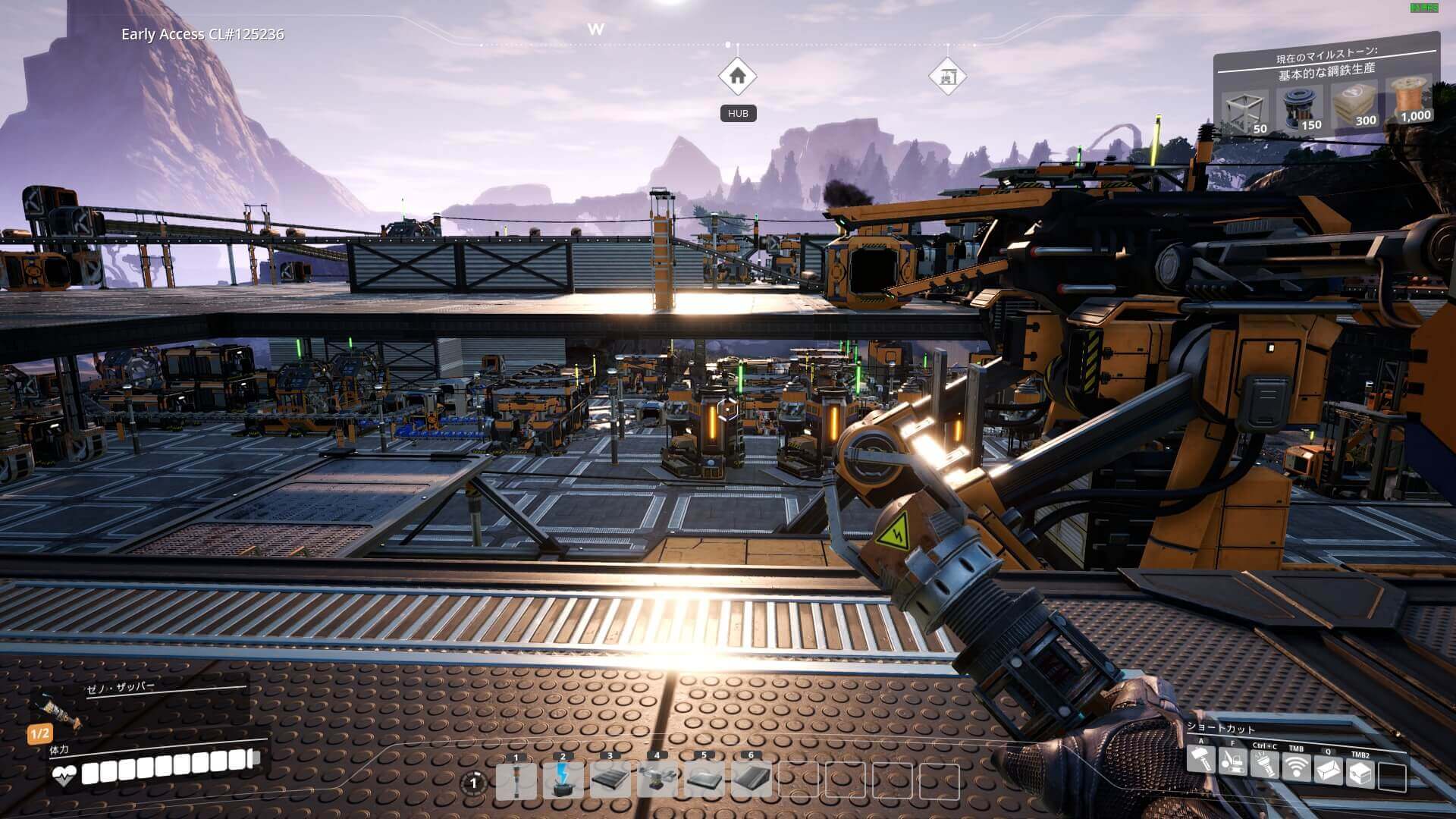Select the power pole hotbar slot
The height and width of the screenshot is (819, 1456).
516,781
